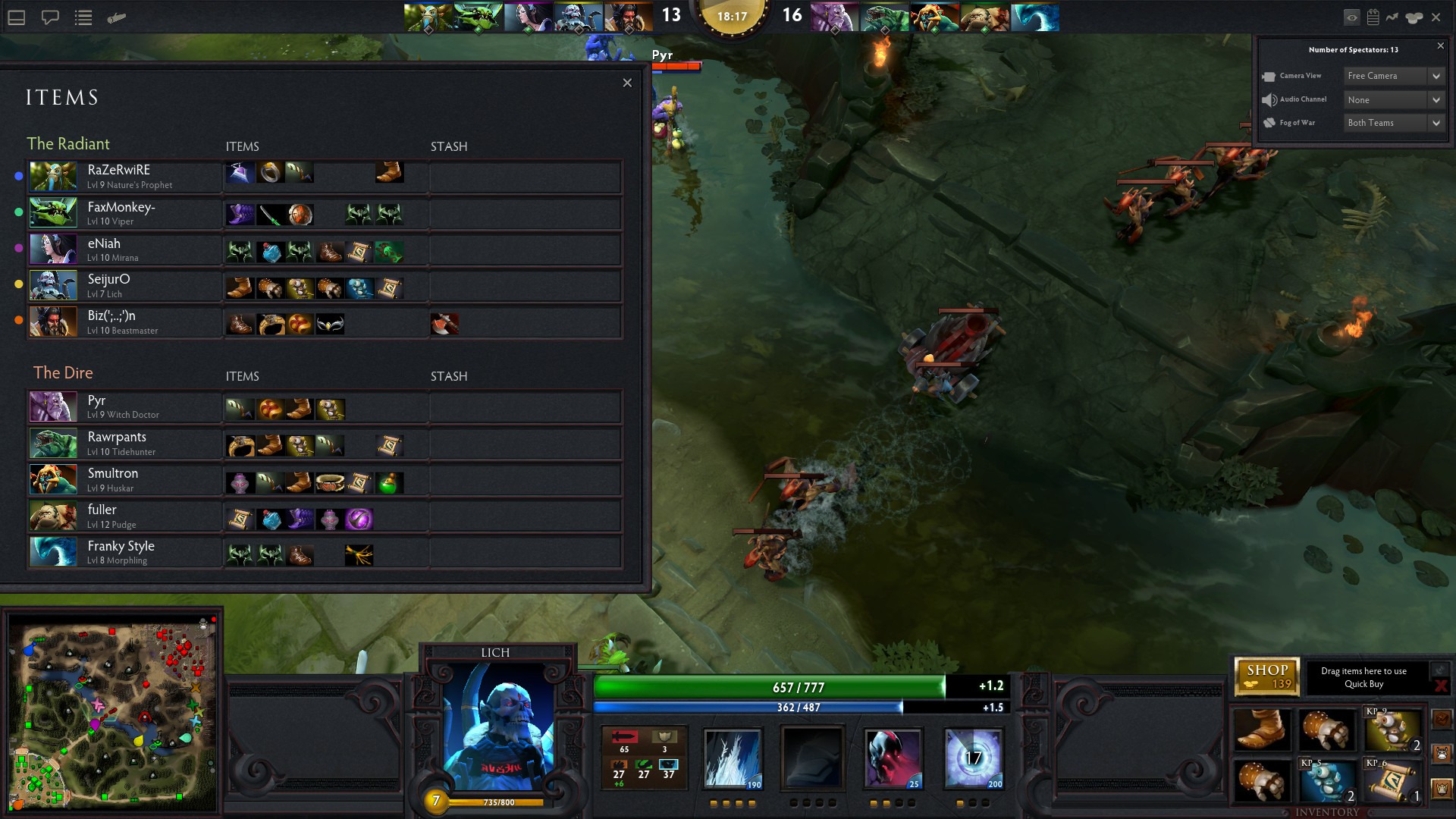Open the Camera View dropdown

(1394, 76)
